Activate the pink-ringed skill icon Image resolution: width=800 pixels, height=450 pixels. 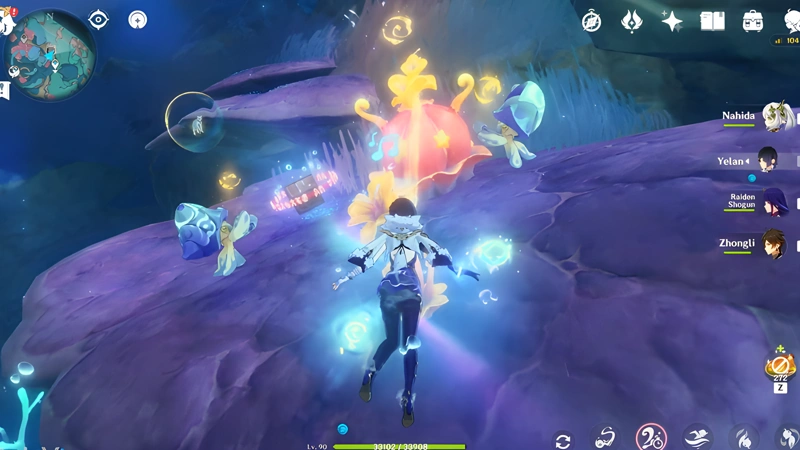(x=651, y=437)
